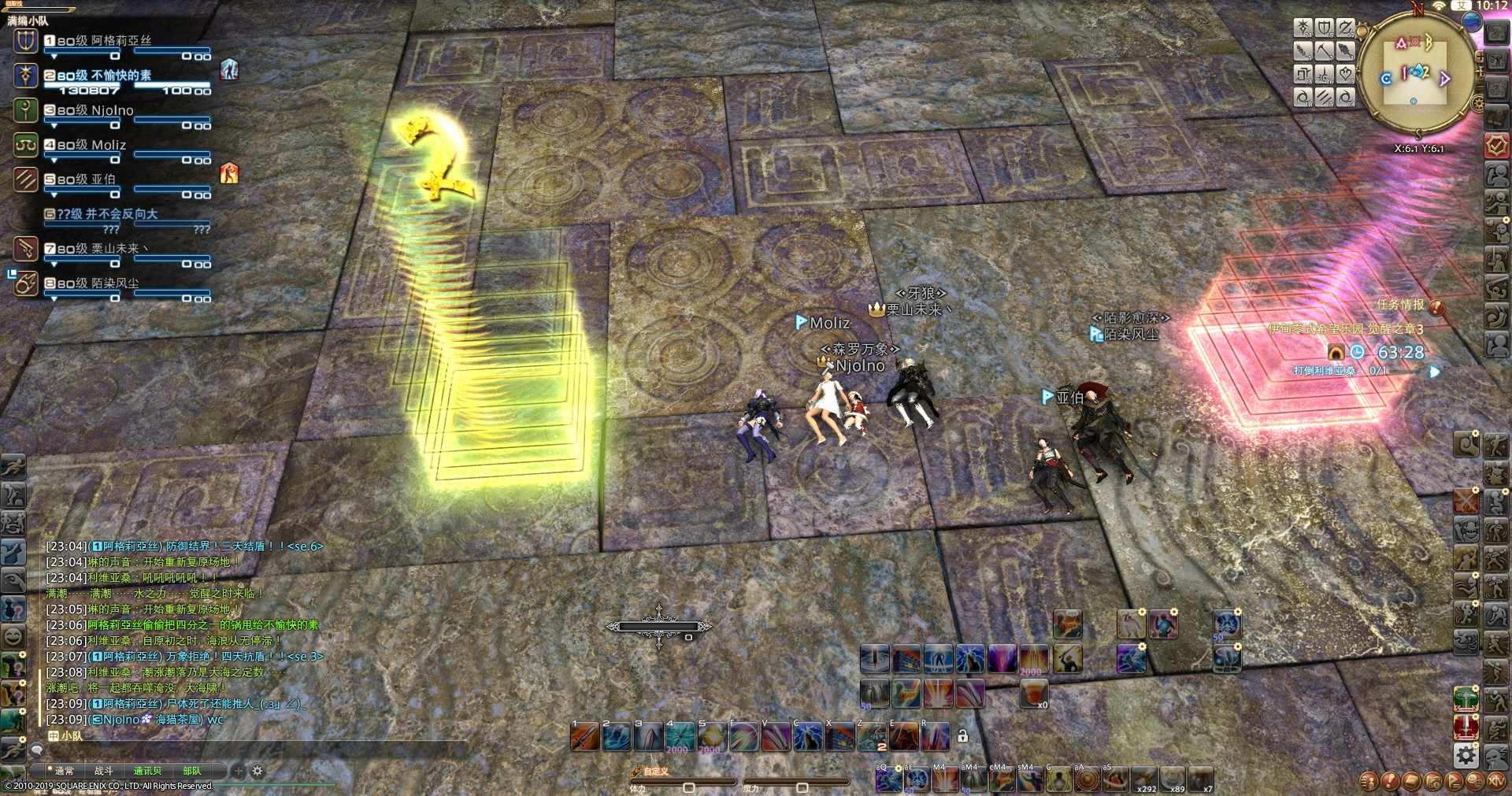
Task: Expand duty objective with the arrow button
Action: pos(1435,372)
